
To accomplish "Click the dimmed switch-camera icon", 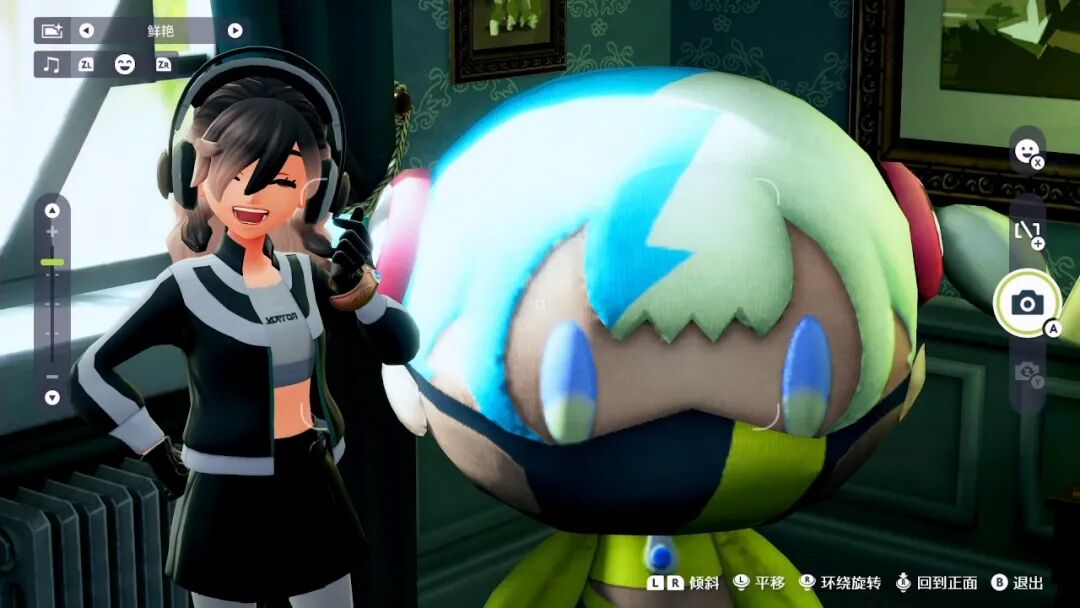I will tap(1027, 373).
